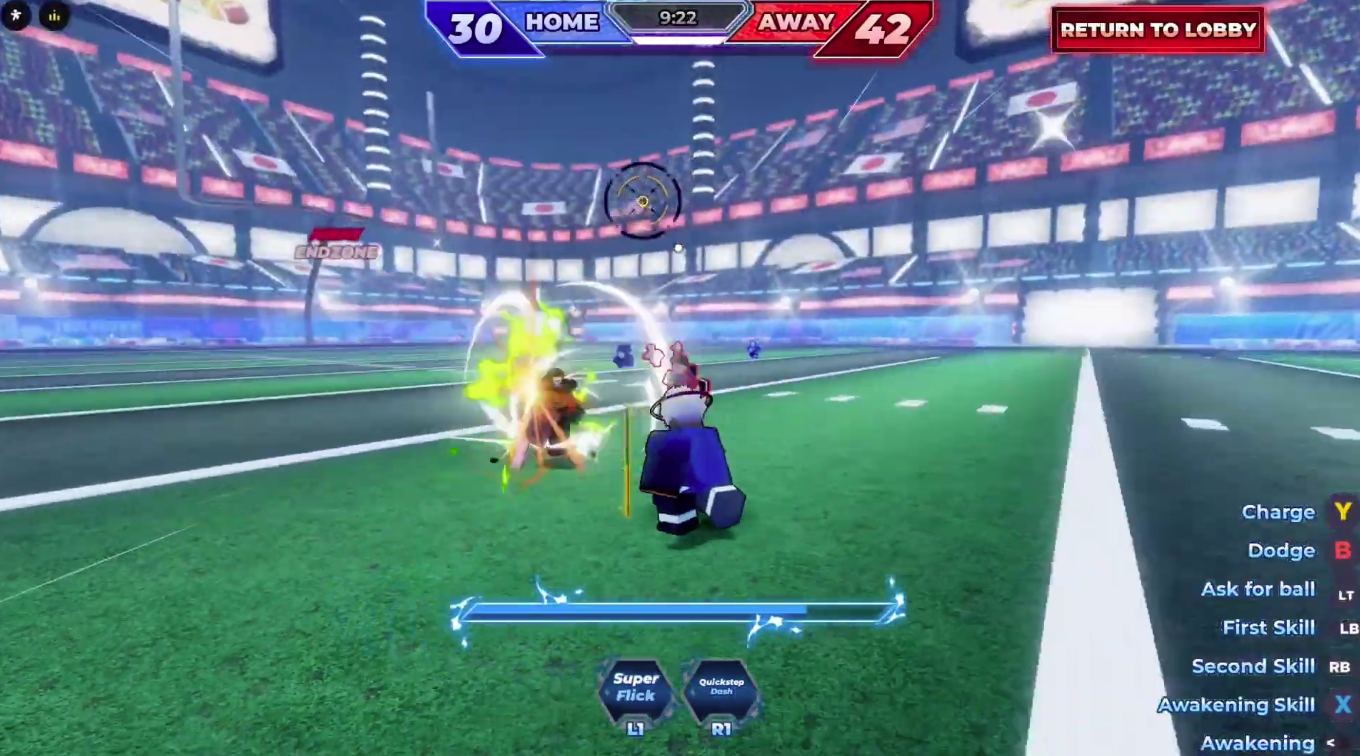
Task: Click the Awakening label at bottom right
Action: point(1257,742)
